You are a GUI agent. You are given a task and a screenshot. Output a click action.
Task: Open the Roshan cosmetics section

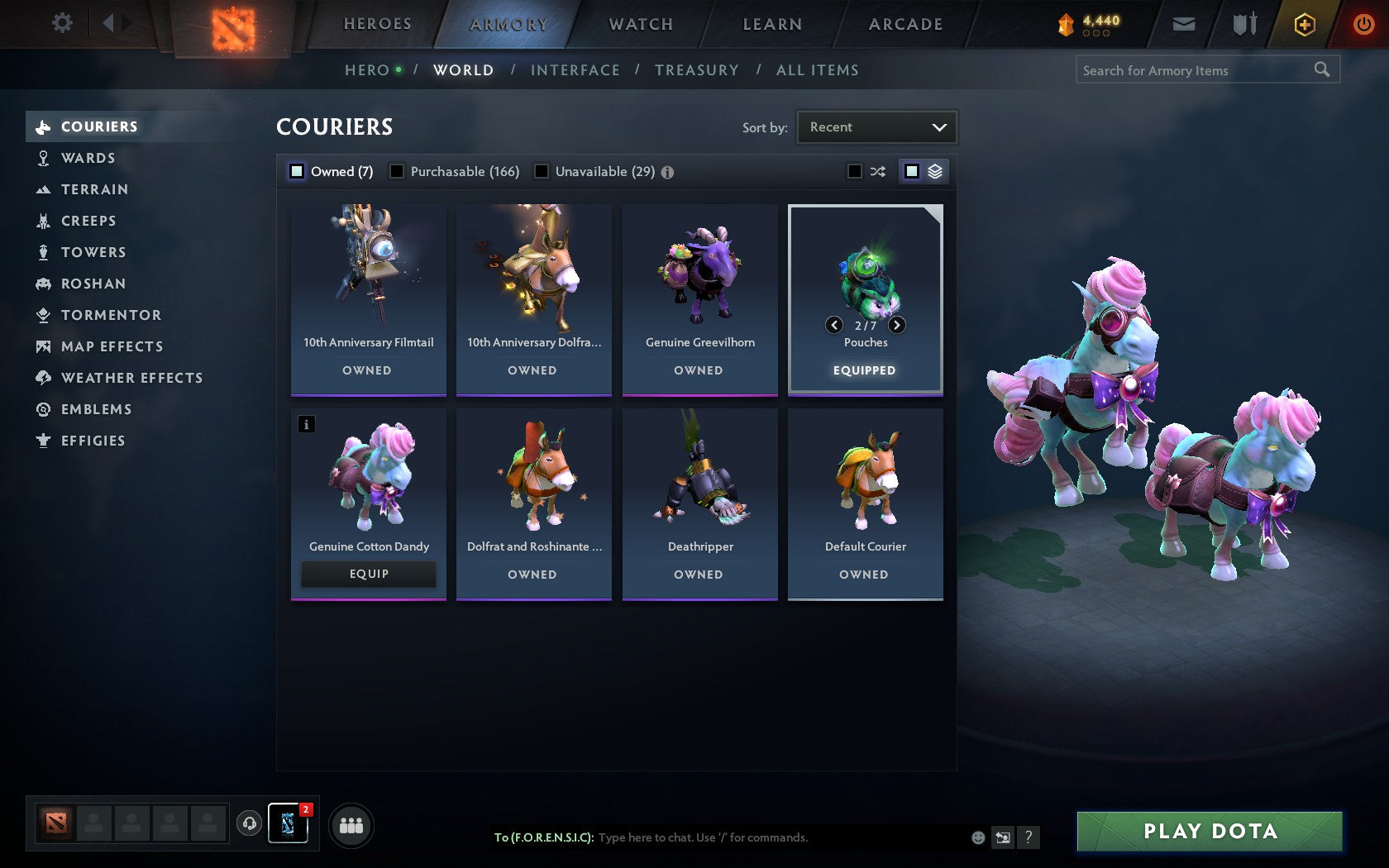(93, 284)
